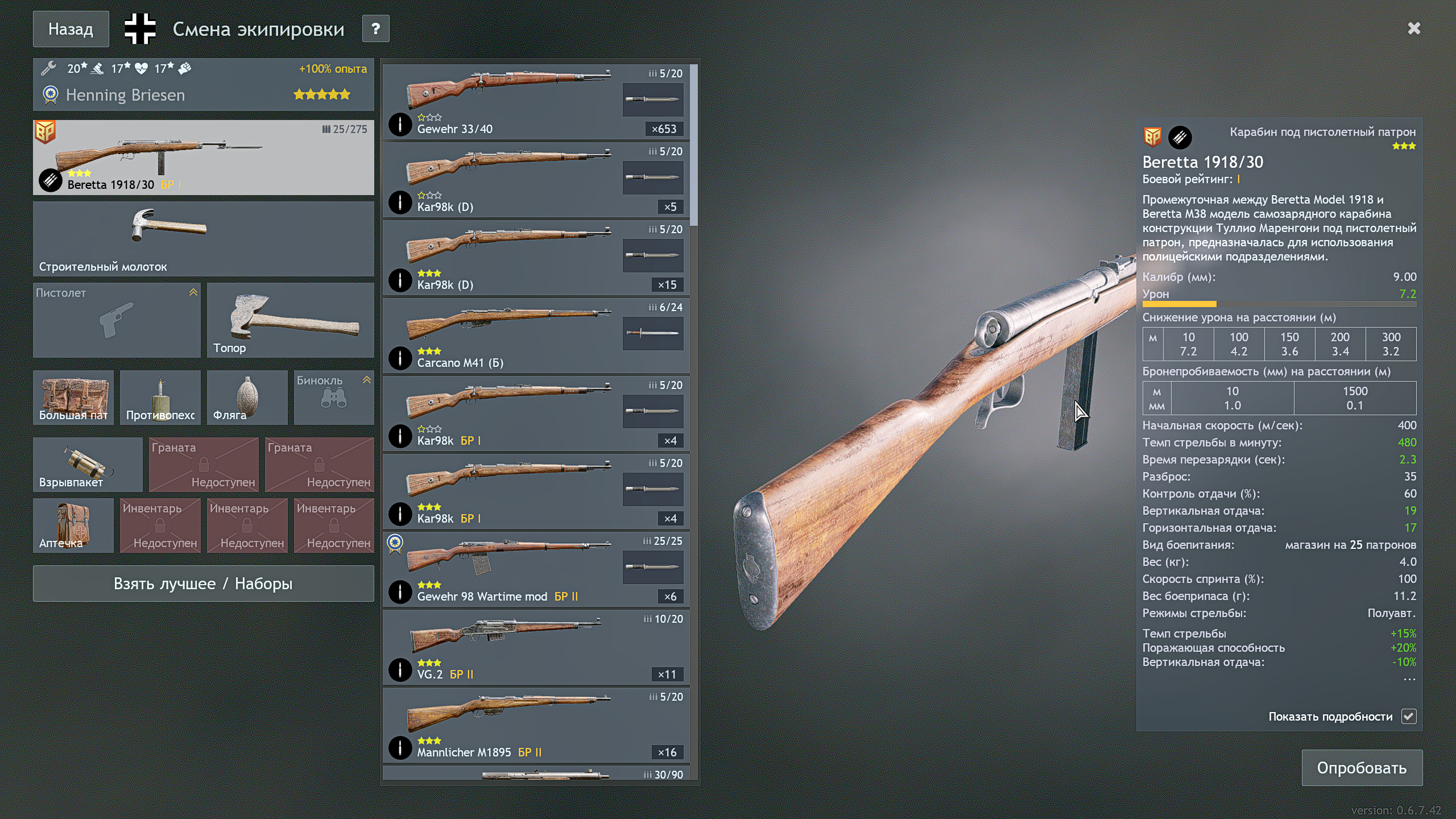The image size is (1456, 819).
Task: Open the Бинокль slot
Action: (334, 397)
